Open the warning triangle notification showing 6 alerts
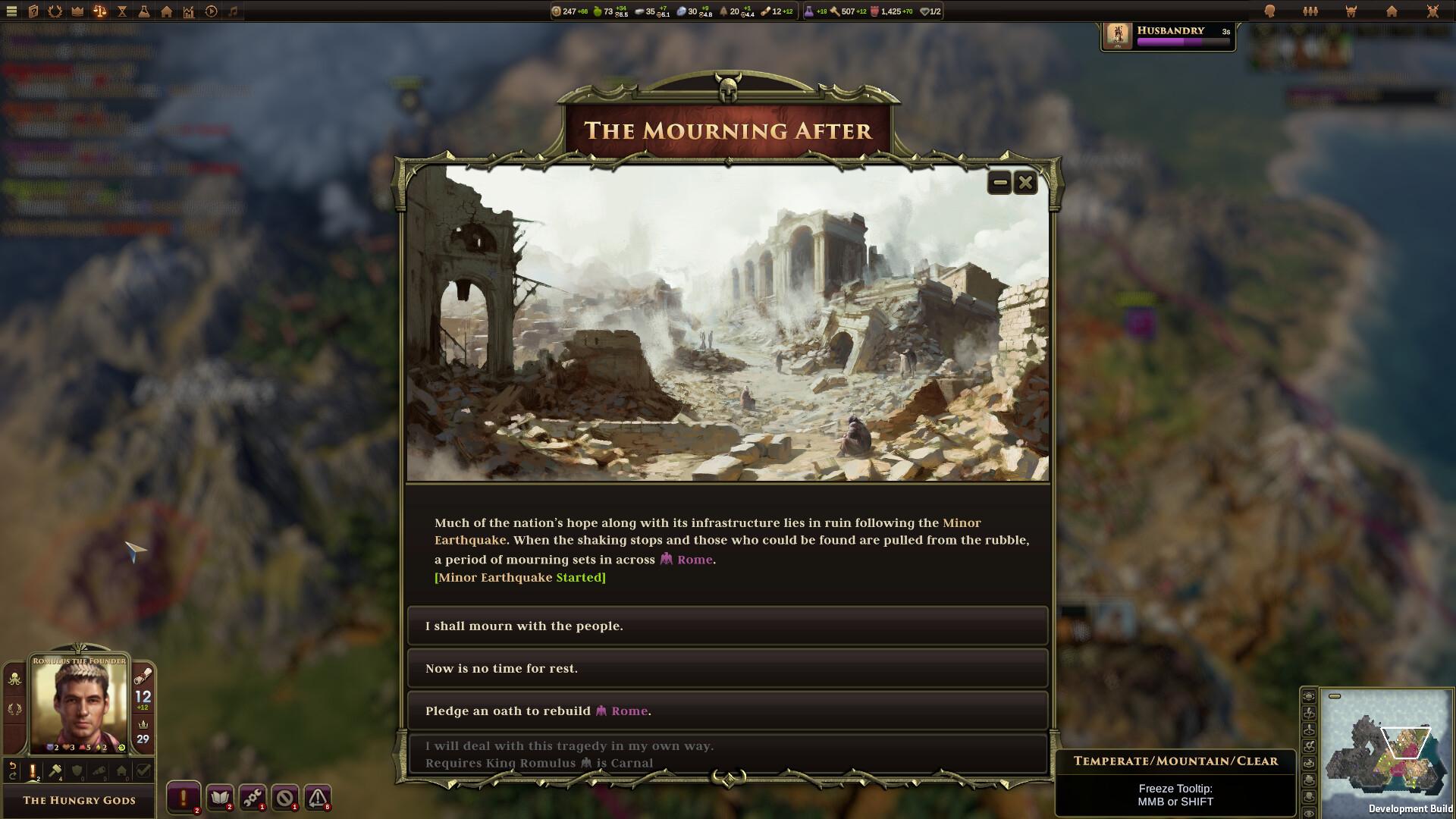Viewport: 1456px width, 819px height. [x=317, y=798]
